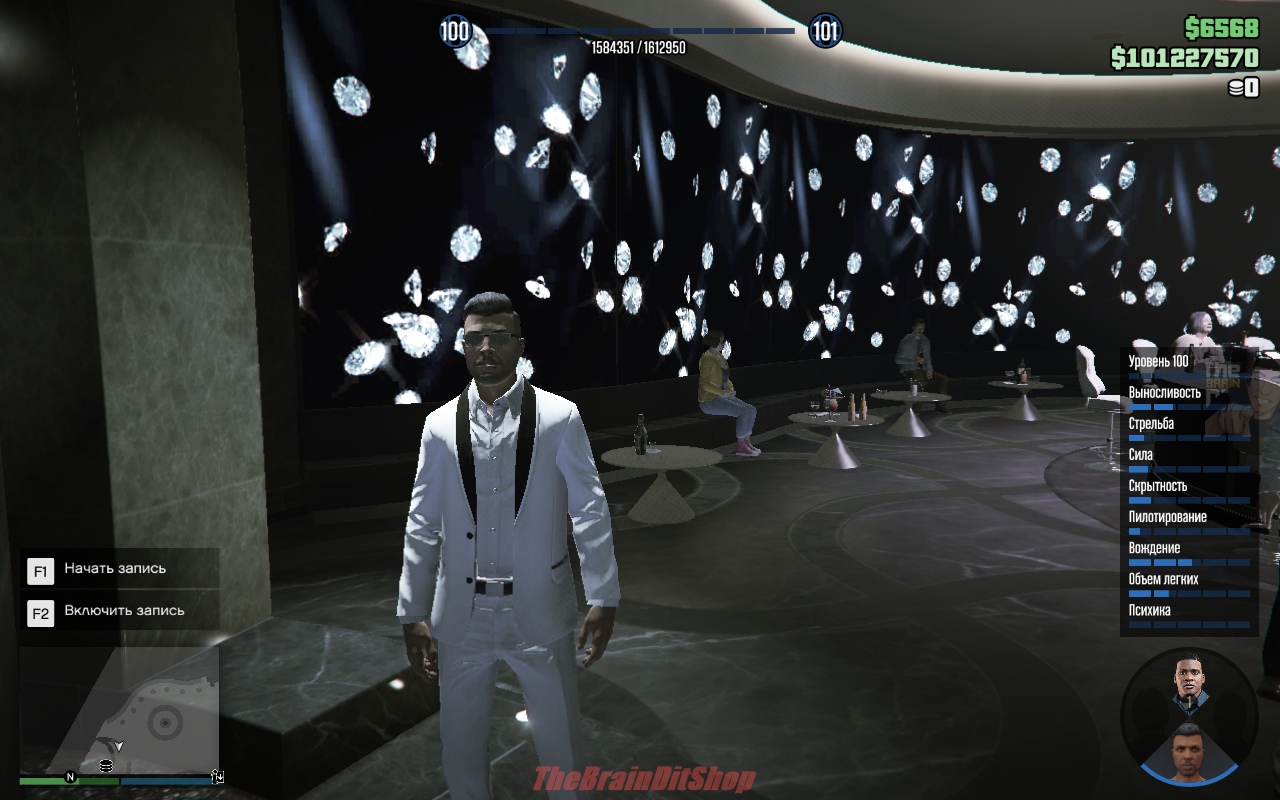This screenshot has height=800, width=1280.
Task: Click the white player arrow on the minimap
Action: [119, 746]
